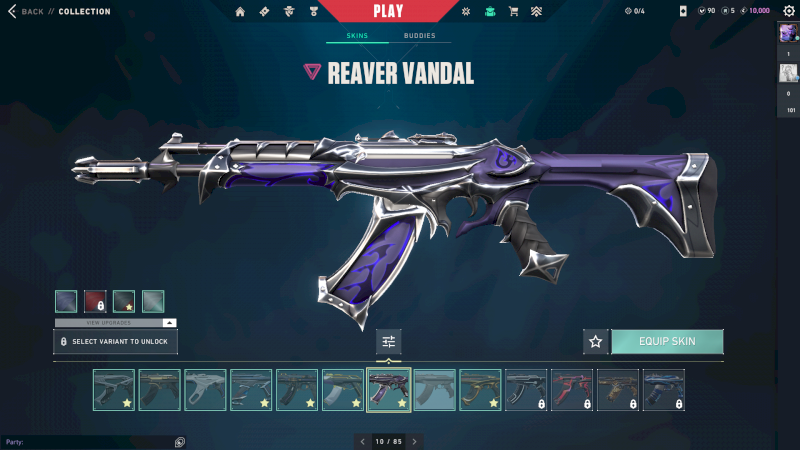Switch to the Buddies tab
Screen dimensions: 800x450
[x=419, y=36]
